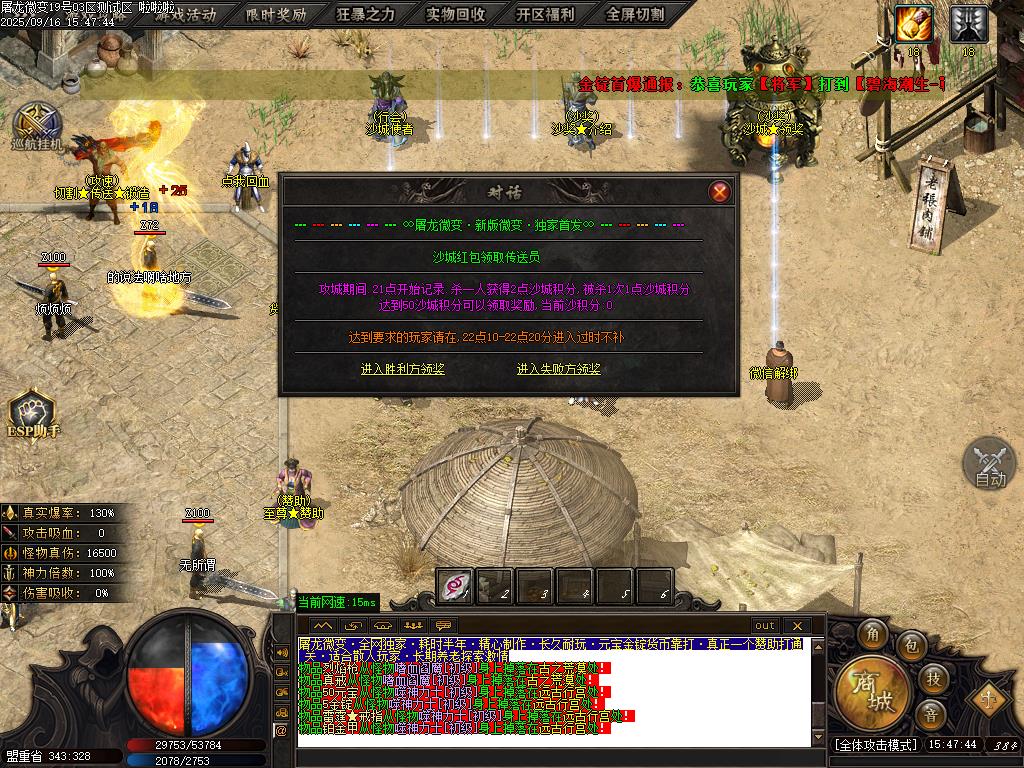The image size is (1024, 768).
Task: Open the bag with 包 button
Action: 910,645
